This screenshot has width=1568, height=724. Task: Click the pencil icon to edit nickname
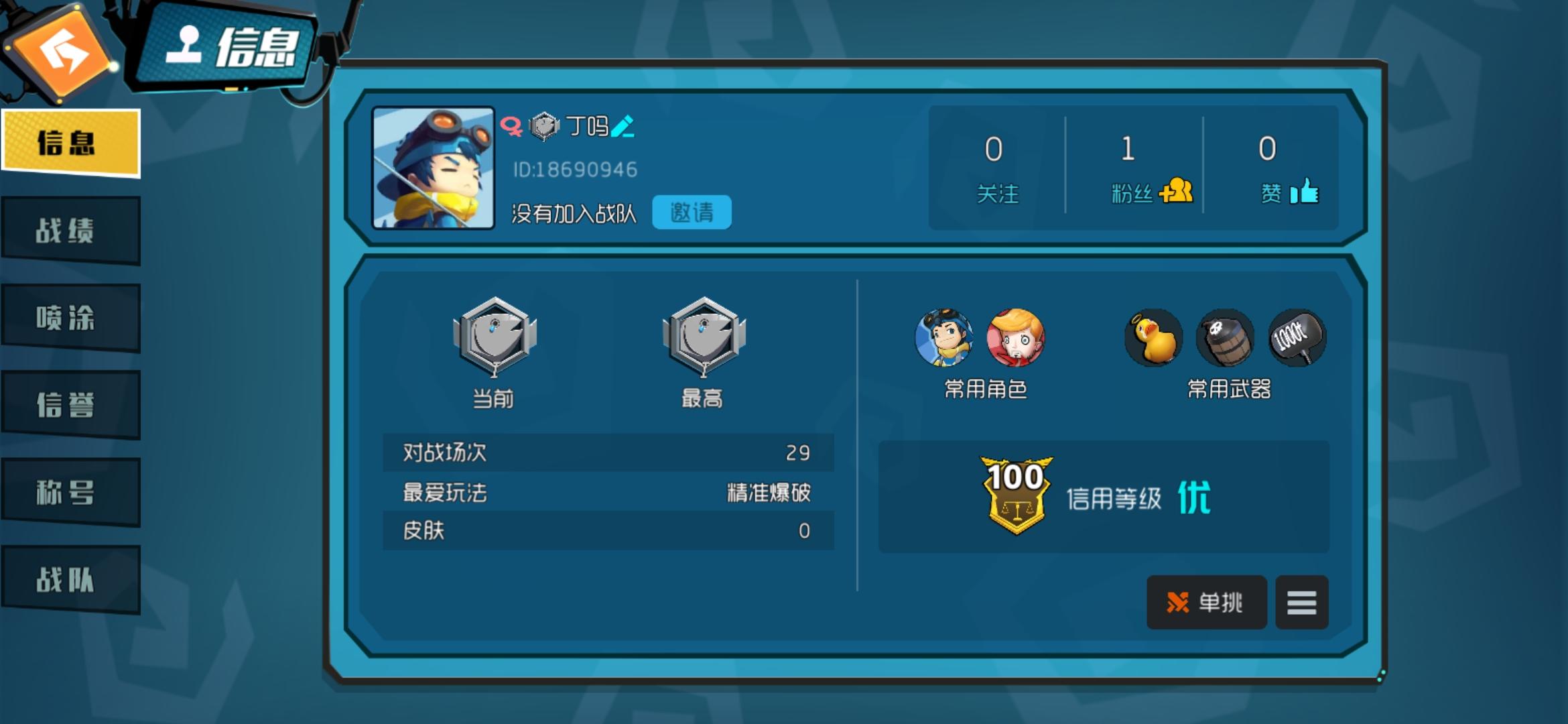(x=623, y=127)
